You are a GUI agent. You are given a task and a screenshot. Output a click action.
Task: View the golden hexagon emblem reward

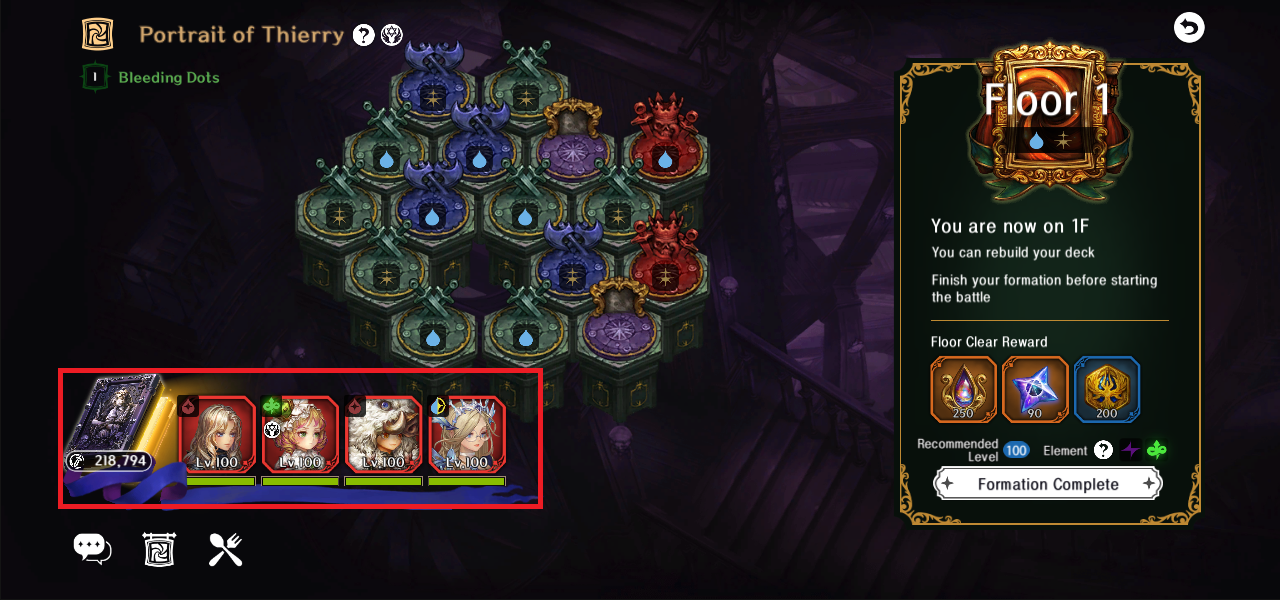(x=1107, y=389)
